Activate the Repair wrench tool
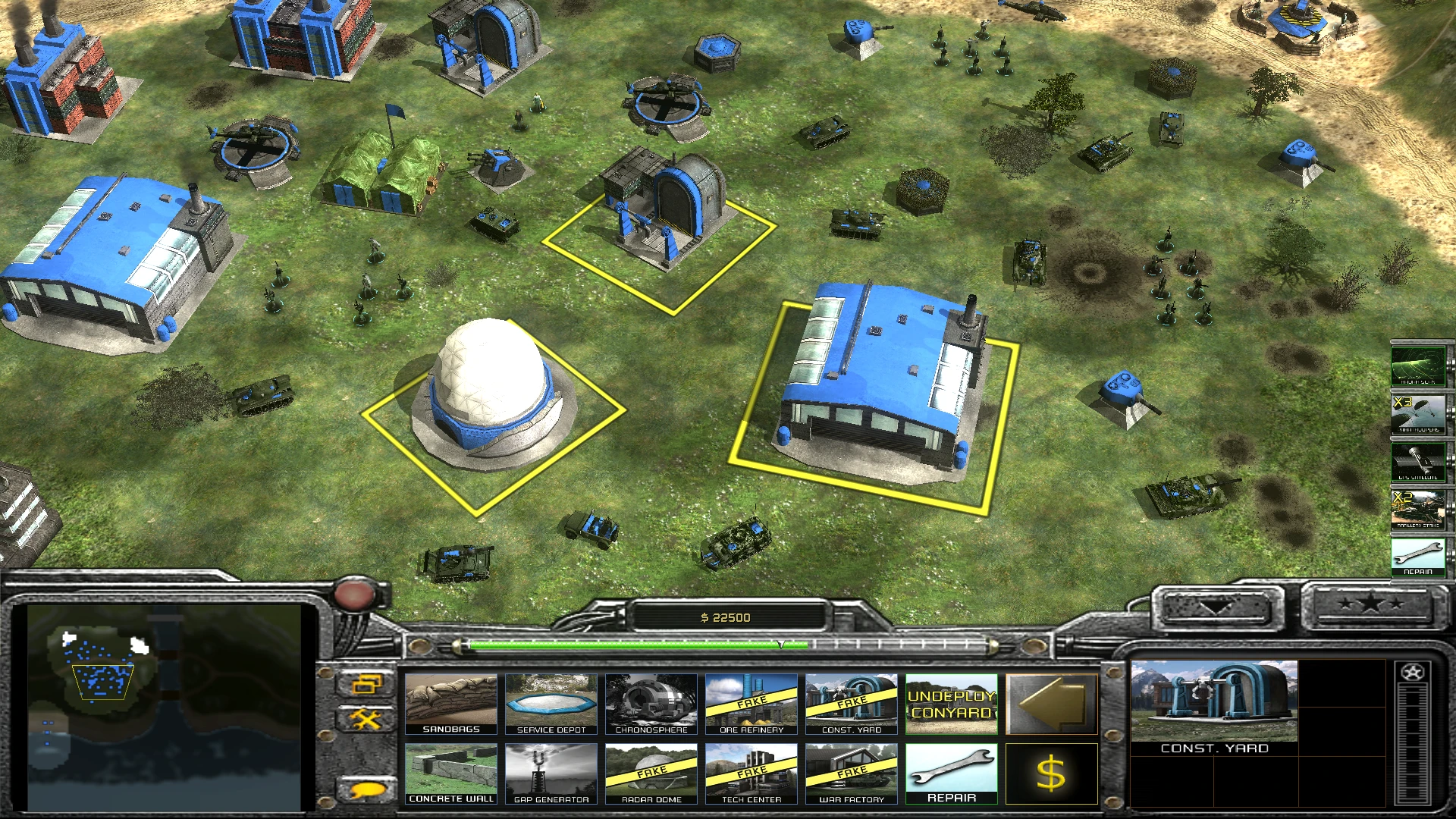This screenshot has width=1456, height=819. point(951,772)
